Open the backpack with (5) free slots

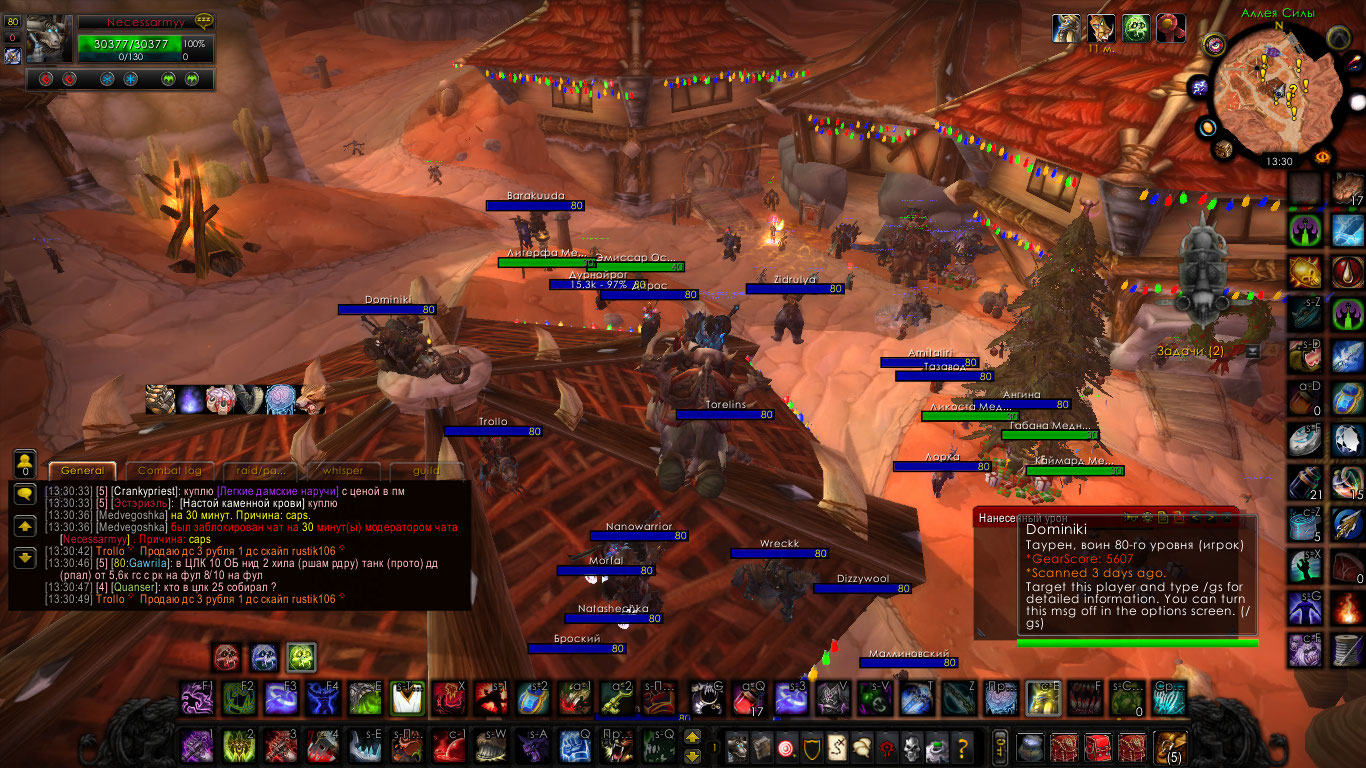(1169, 746)
